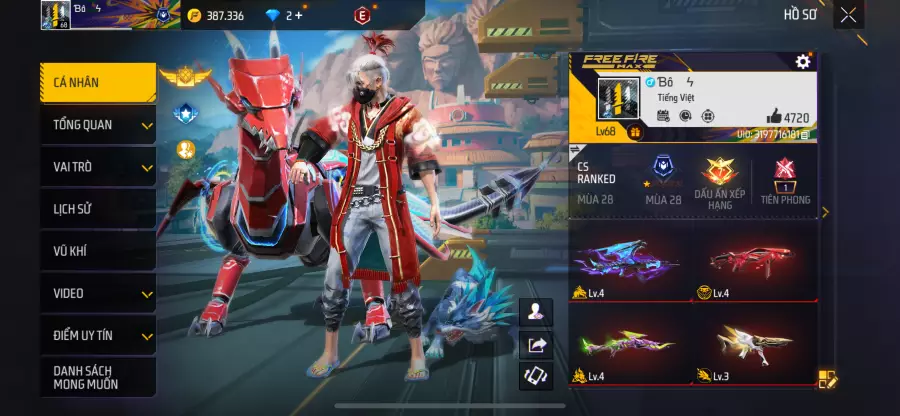Show the Danh Sách Mong Muốn wishlist
900x416 pixels.
pos(97,377)
